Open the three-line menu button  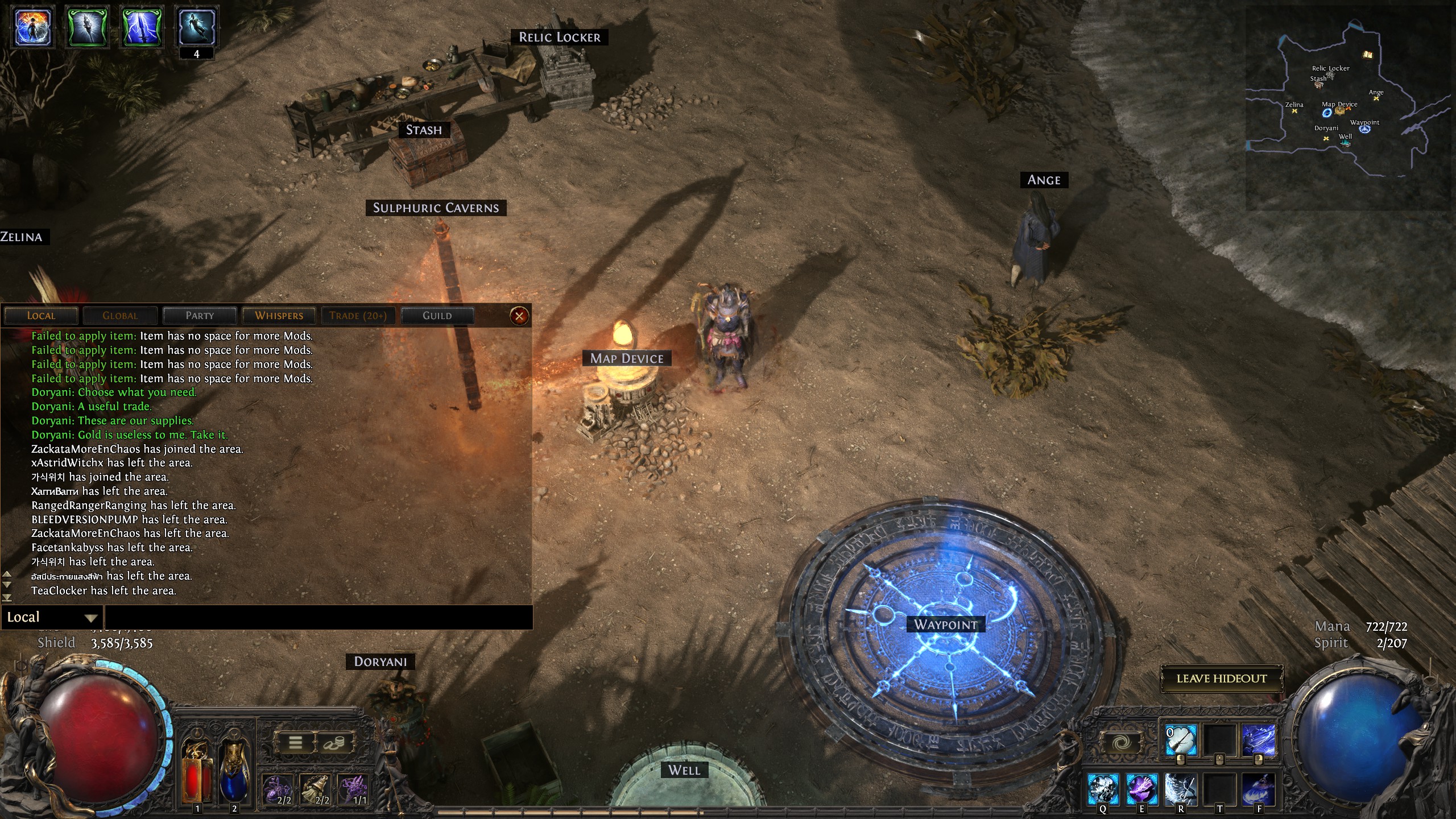pos(295,743)
